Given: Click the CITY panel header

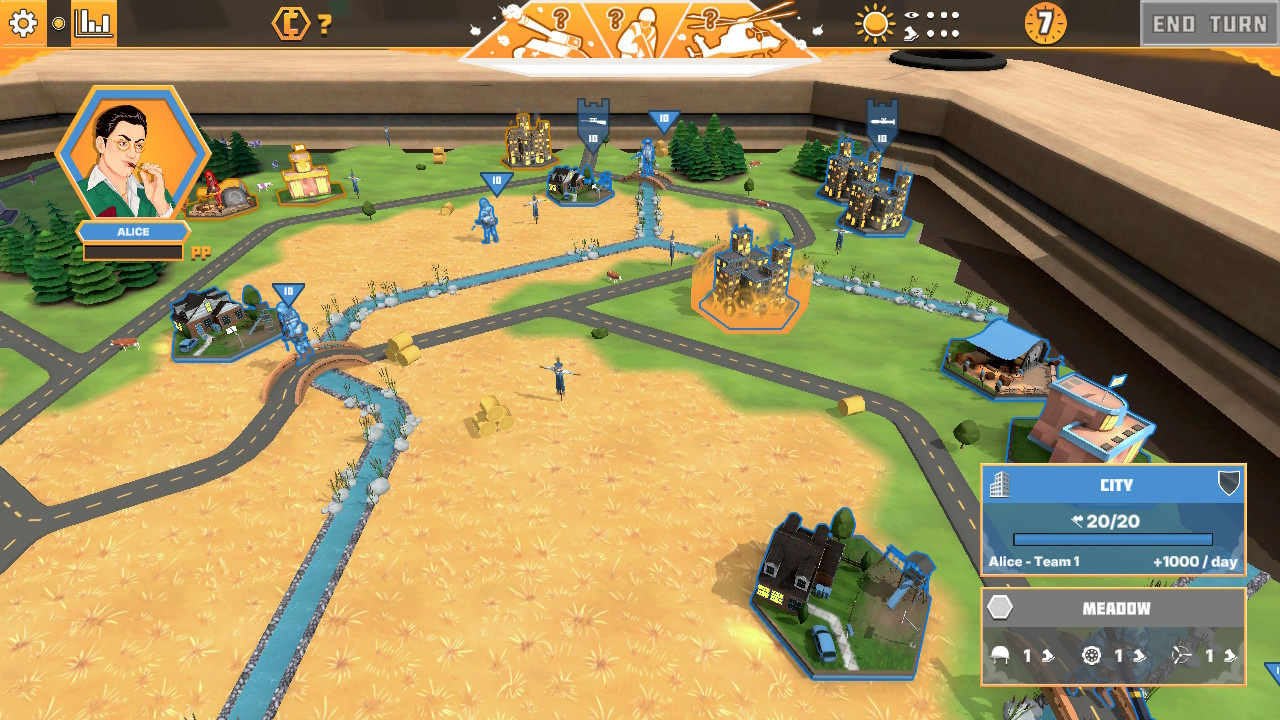Looking at the screenshot, I should click(1115, 485).
